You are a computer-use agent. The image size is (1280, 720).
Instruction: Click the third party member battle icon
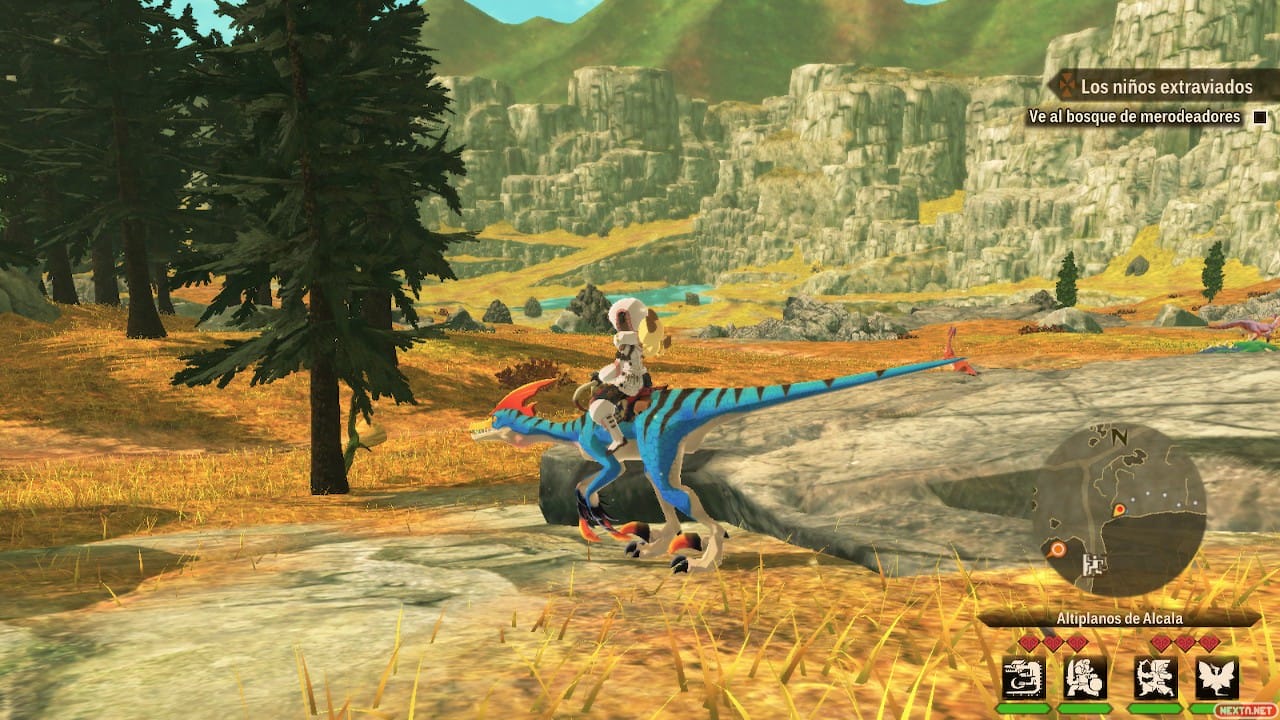coord(1155,678)
